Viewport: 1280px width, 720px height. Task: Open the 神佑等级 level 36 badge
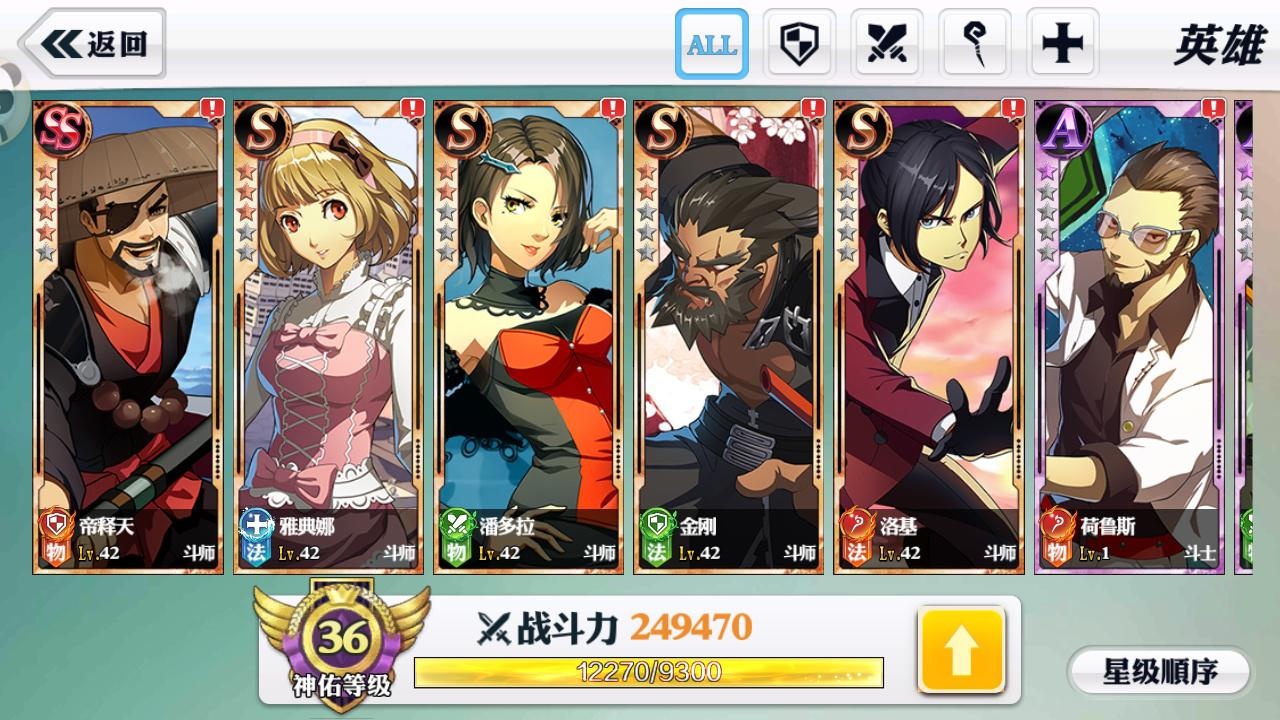pyautogui.click(x=342, y=642)
